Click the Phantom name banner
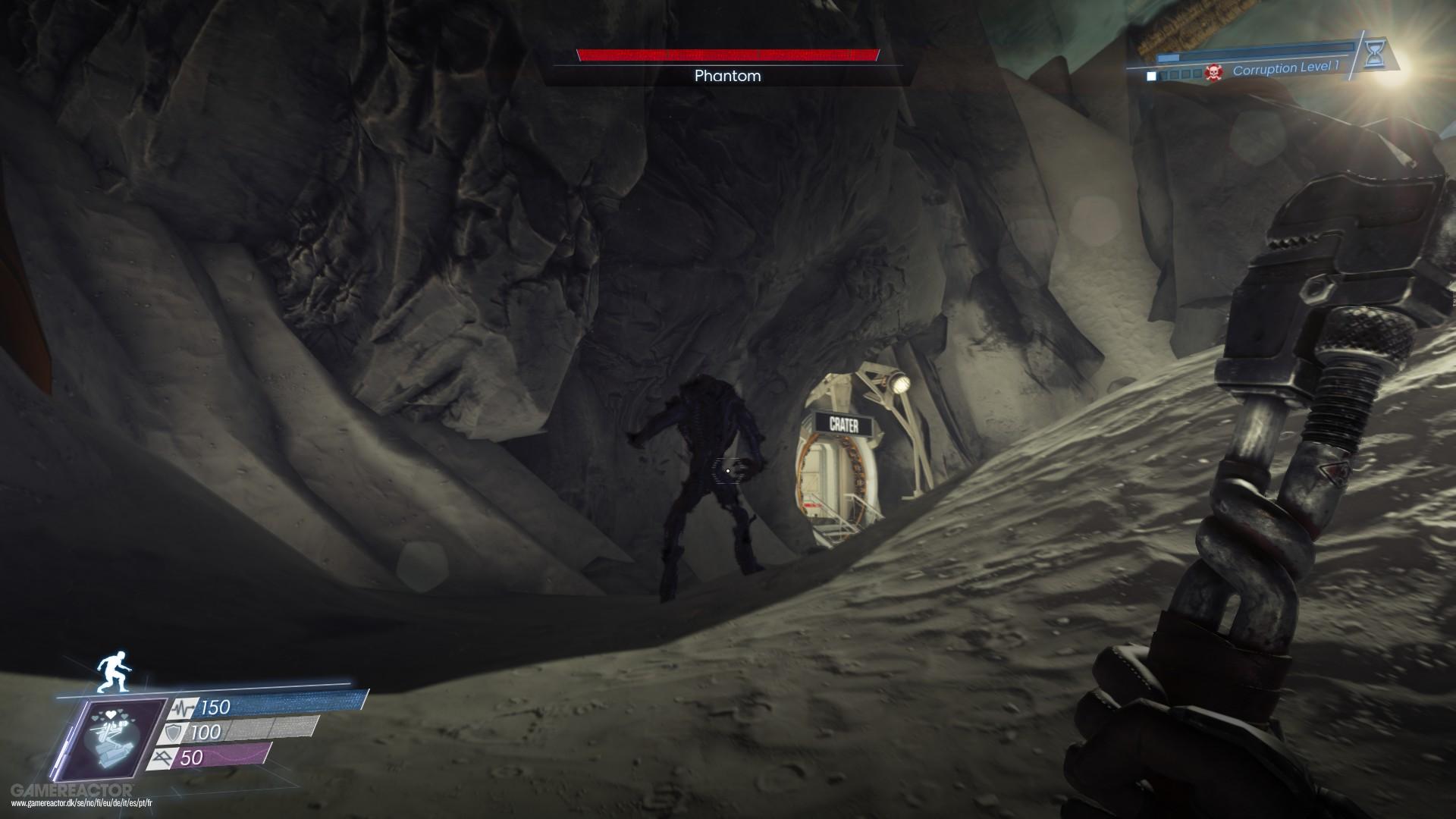 click(x=726, y=77)
